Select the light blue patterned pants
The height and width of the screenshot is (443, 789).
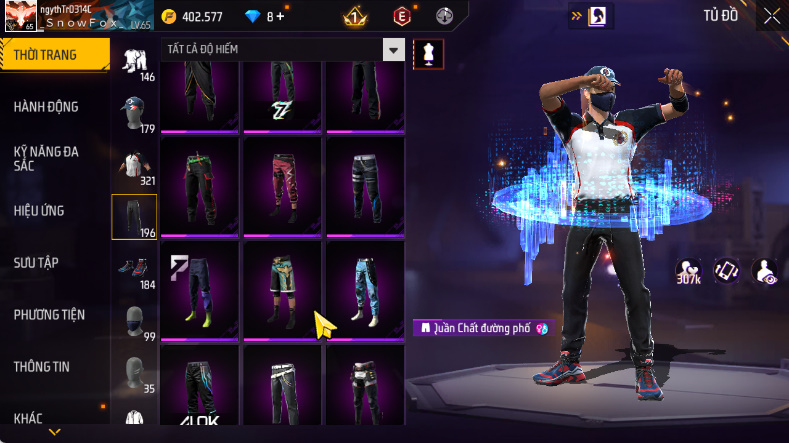(364, 290)
